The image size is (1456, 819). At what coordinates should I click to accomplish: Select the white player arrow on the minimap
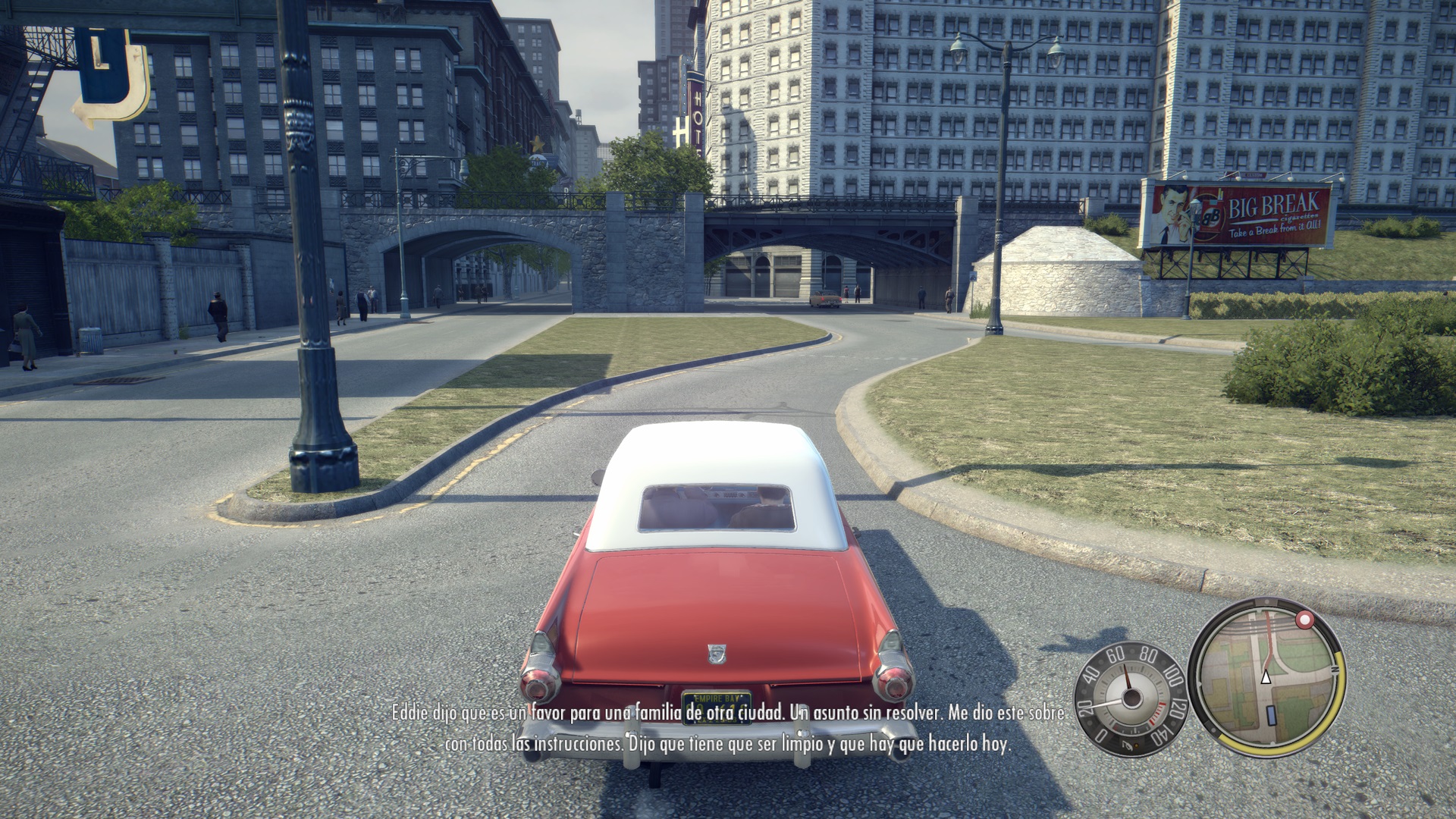[x=1266, y=677]
